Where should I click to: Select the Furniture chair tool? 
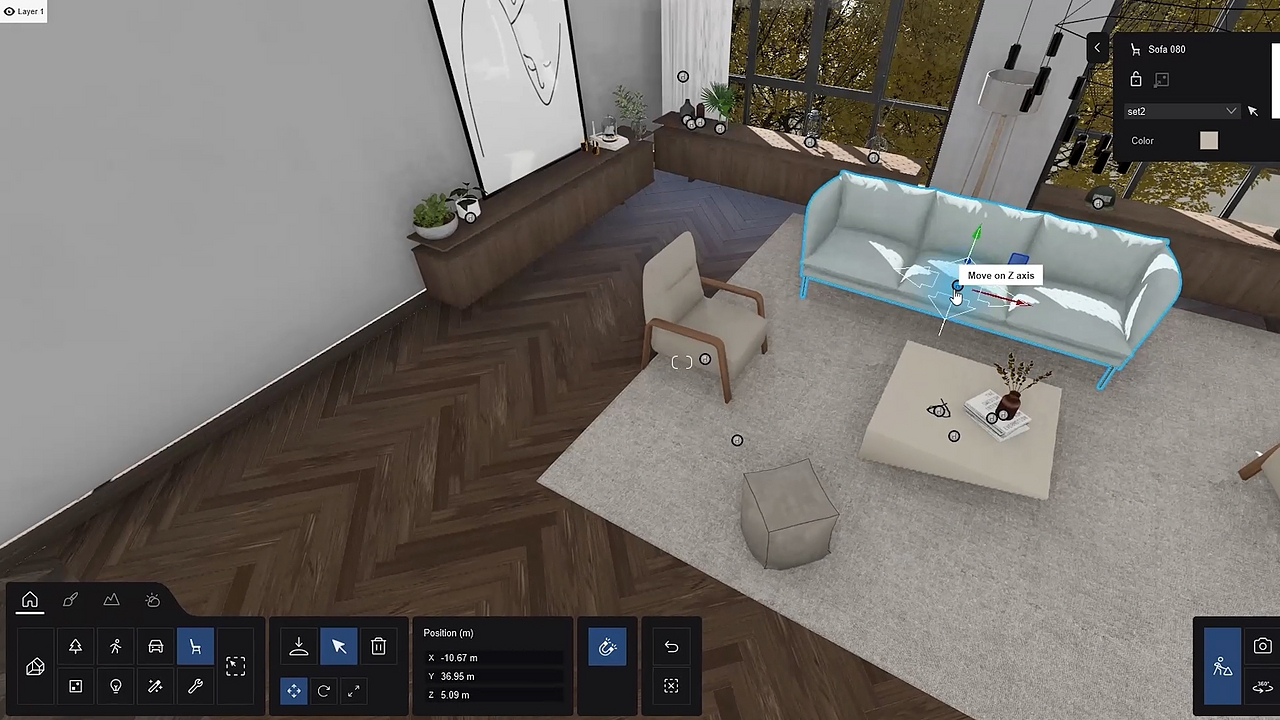click(195, 647)
